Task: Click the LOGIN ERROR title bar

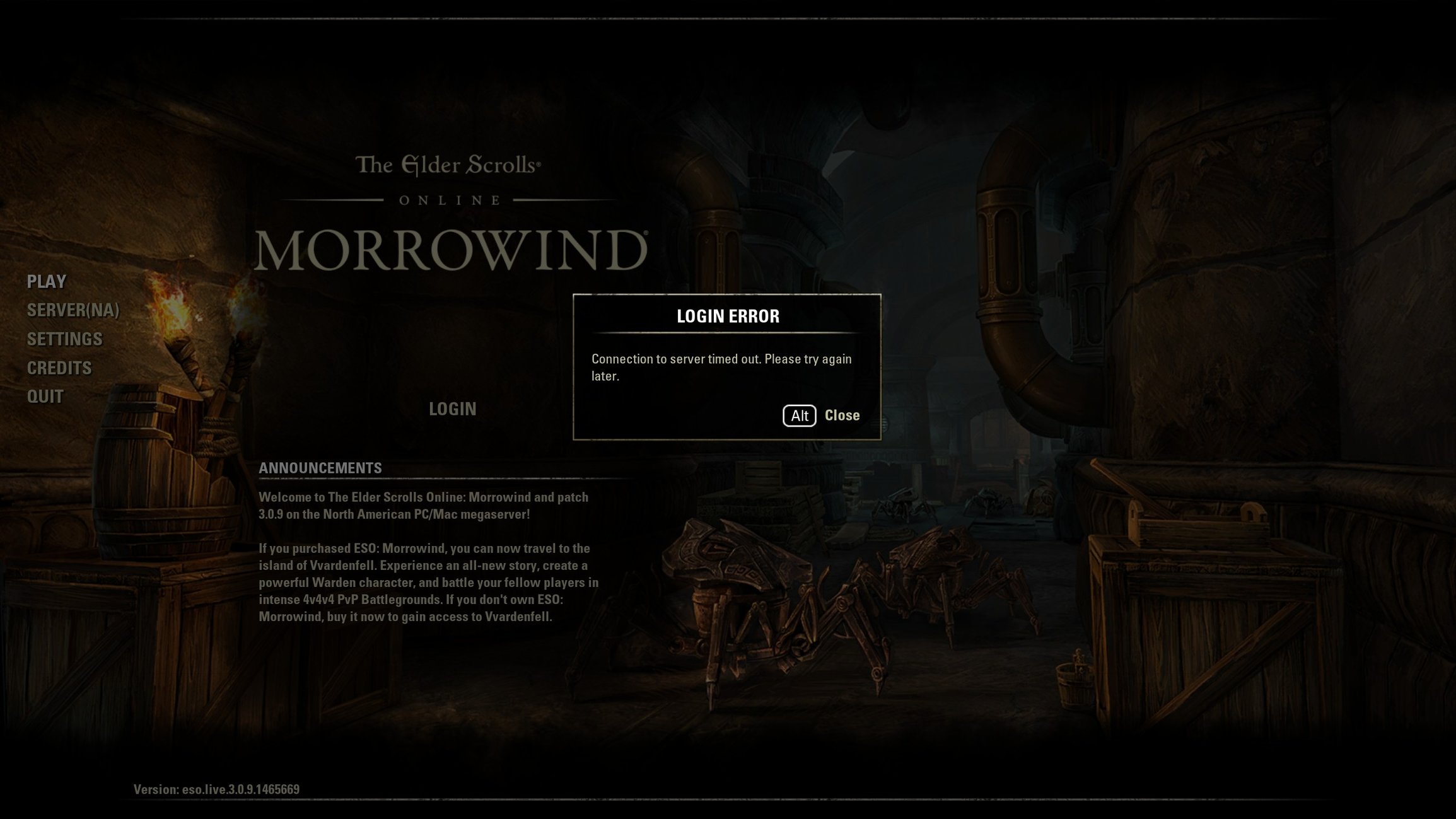Action: pos(727,316)
